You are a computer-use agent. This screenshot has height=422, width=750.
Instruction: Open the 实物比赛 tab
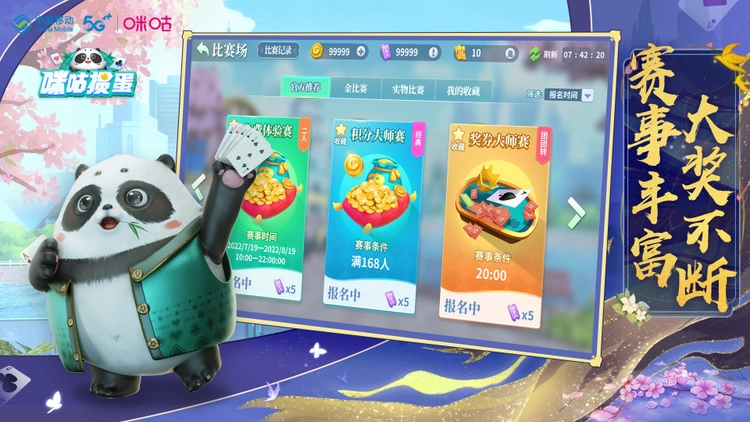click(407, 90)
